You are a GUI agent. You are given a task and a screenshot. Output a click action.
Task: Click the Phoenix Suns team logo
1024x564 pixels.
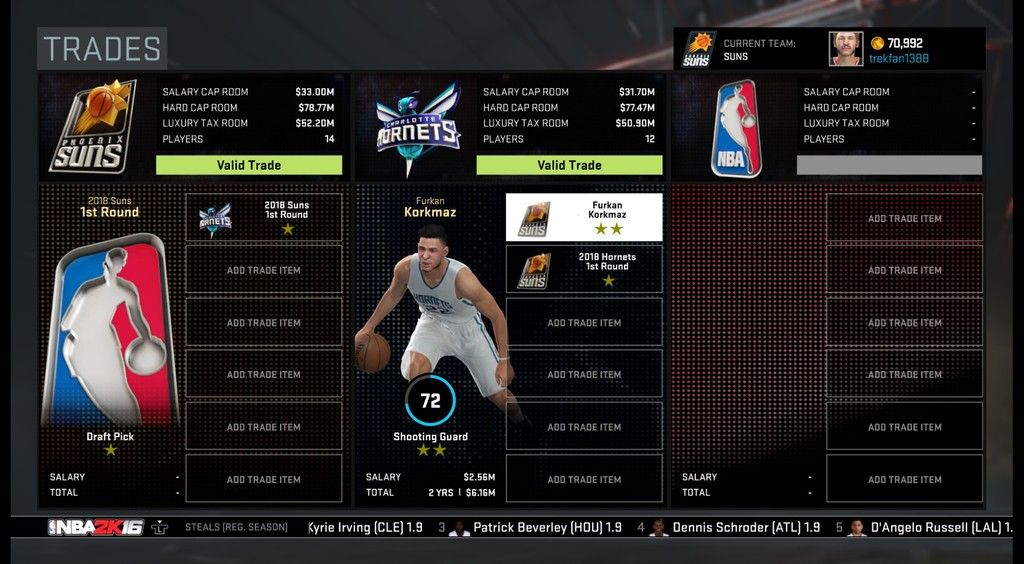coord(93,126)
